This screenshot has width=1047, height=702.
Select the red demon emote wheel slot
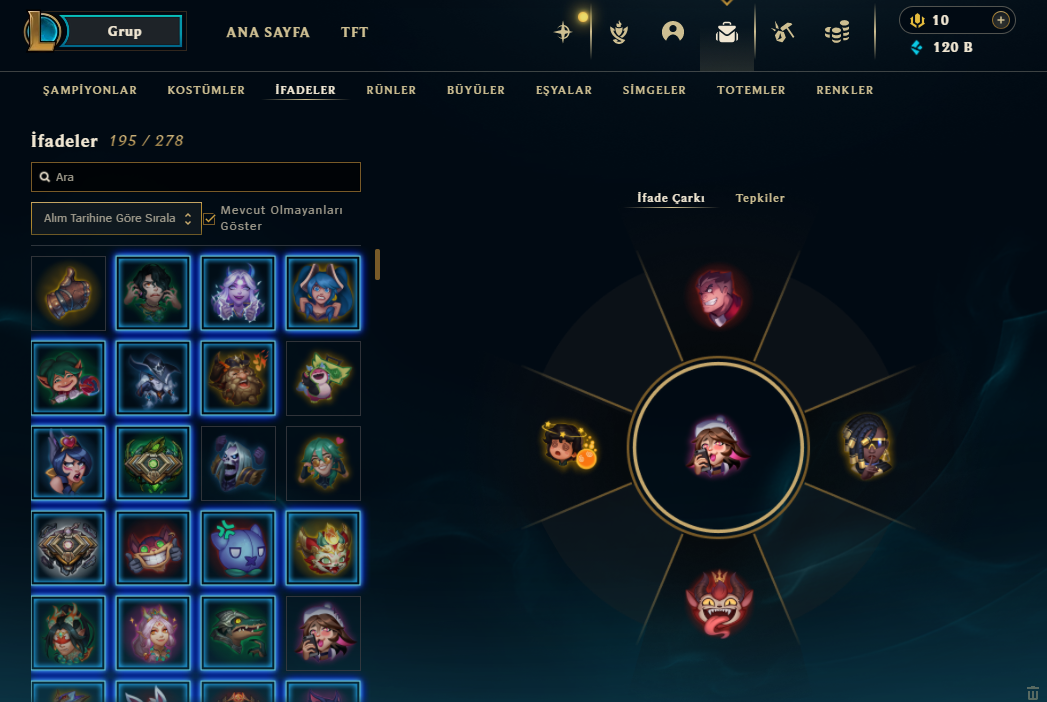coord(719,598)
